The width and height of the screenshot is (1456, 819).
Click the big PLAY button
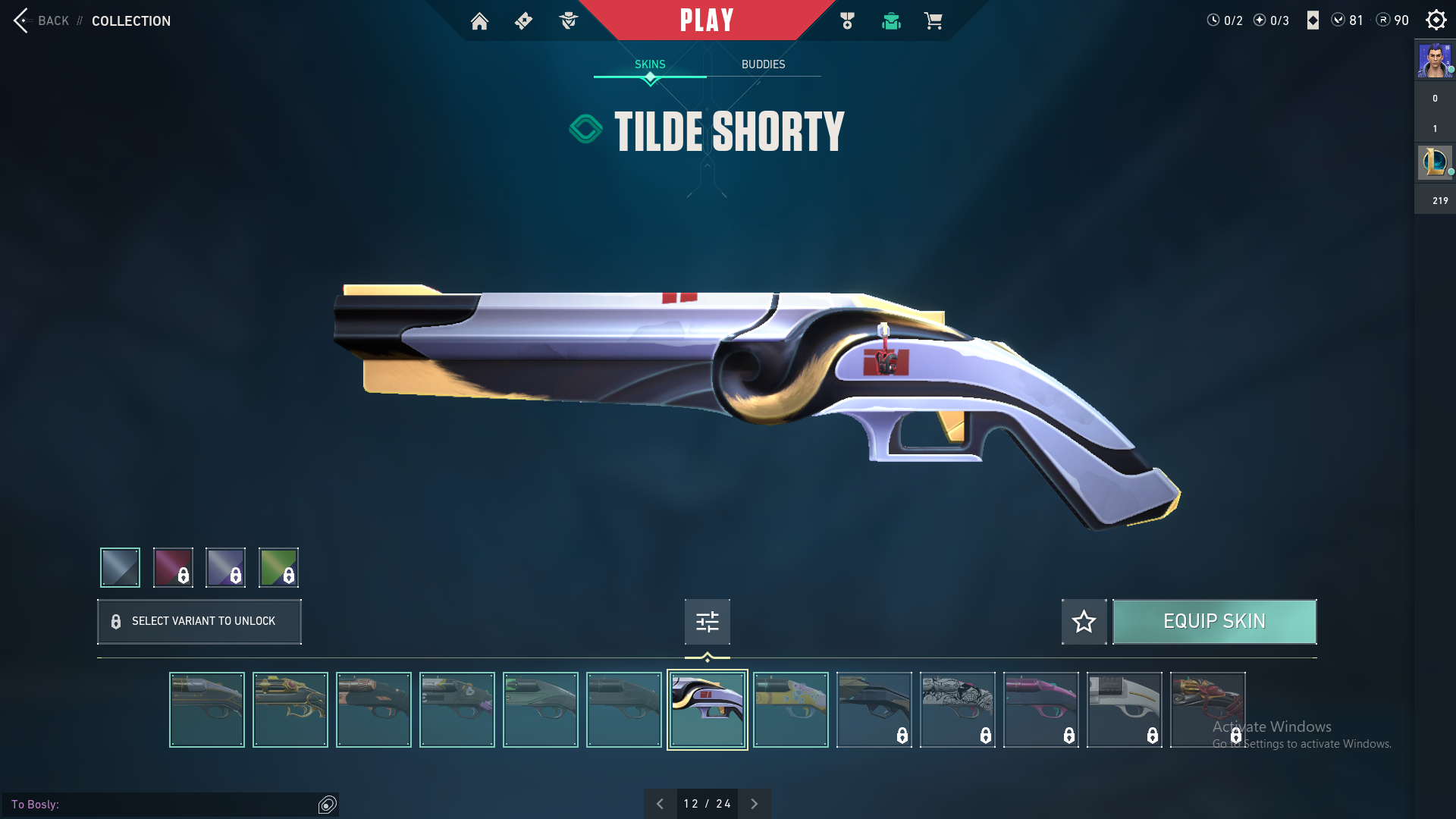pyautogui.click(x=707, y=20)
